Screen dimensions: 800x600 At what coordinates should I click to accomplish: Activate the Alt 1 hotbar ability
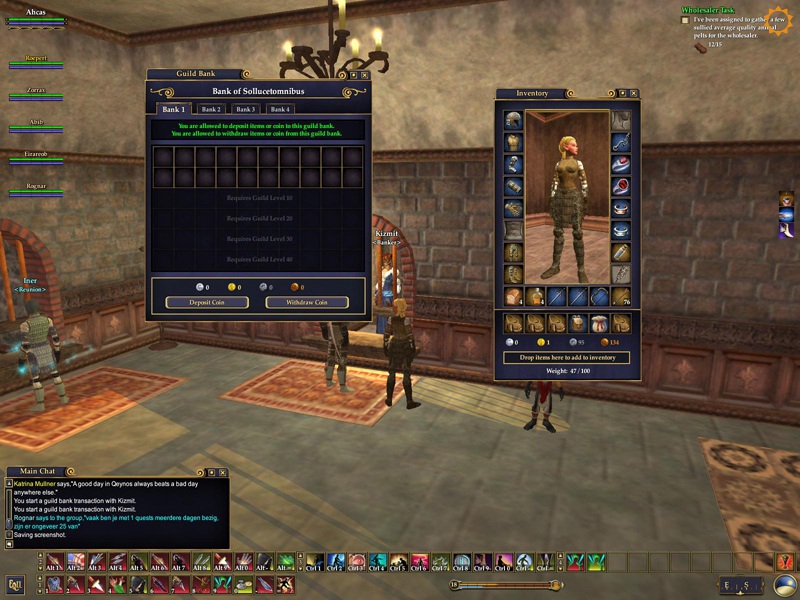(x=53, y=562)
